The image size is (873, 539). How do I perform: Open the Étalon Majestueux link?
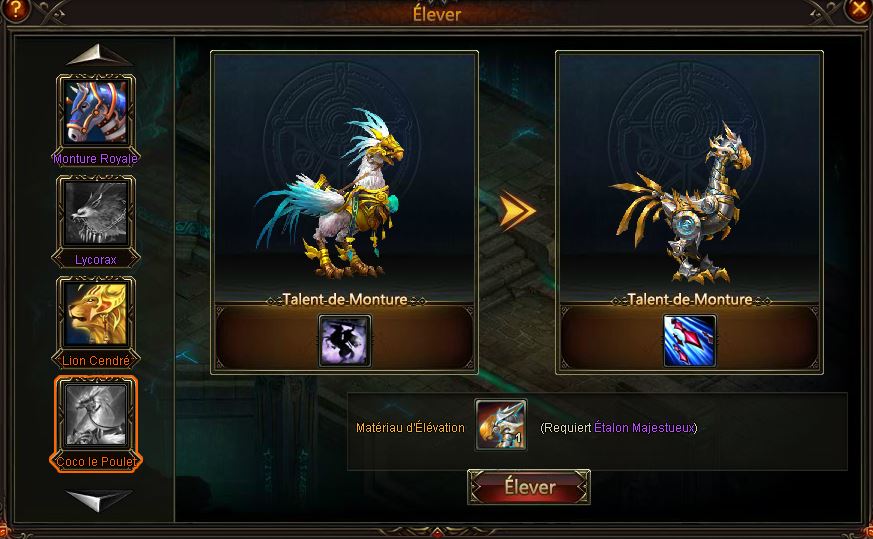click(x=643, y=428)
